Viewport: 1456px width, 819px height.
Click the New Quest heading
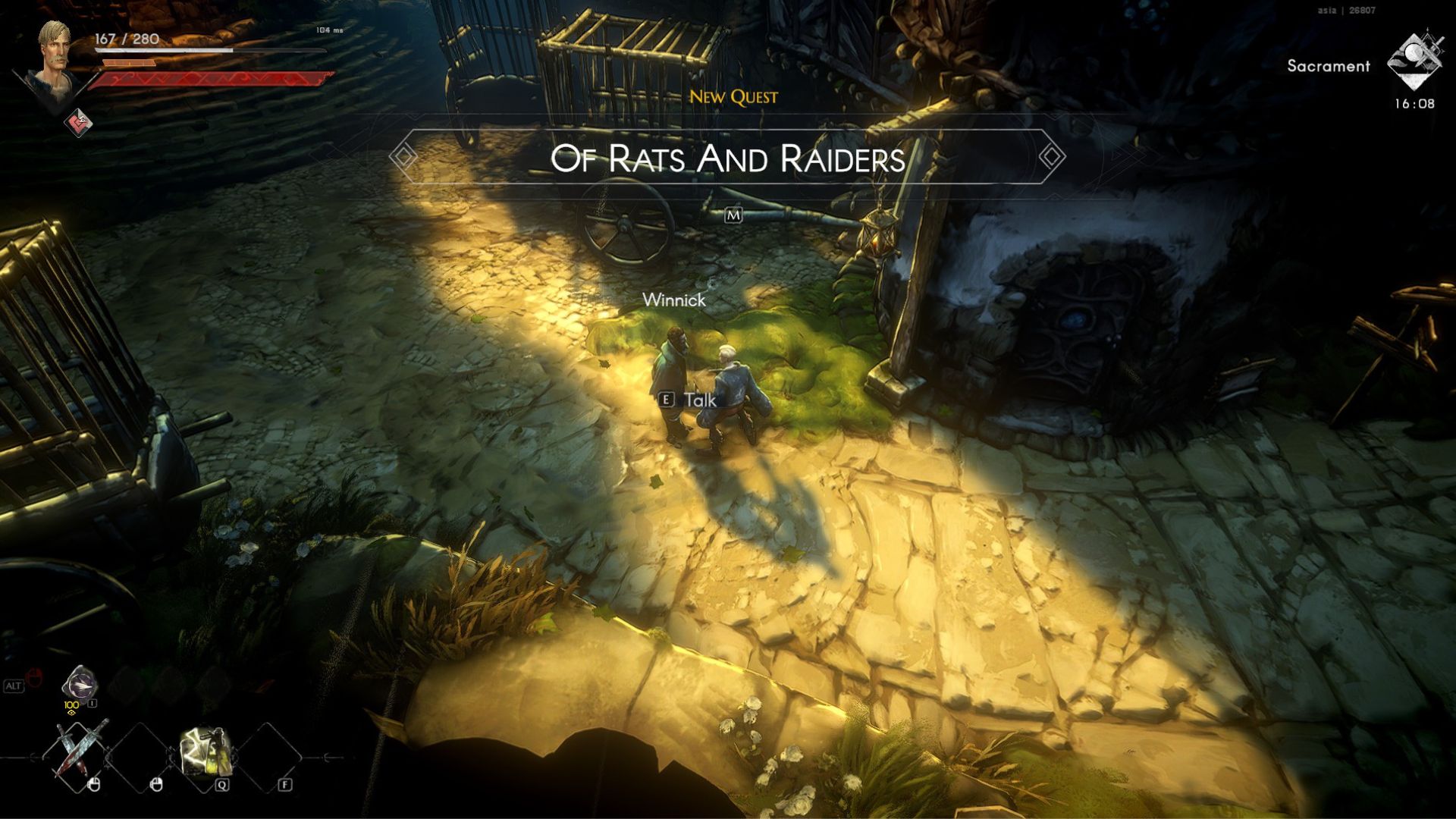[x=734, y=96]
